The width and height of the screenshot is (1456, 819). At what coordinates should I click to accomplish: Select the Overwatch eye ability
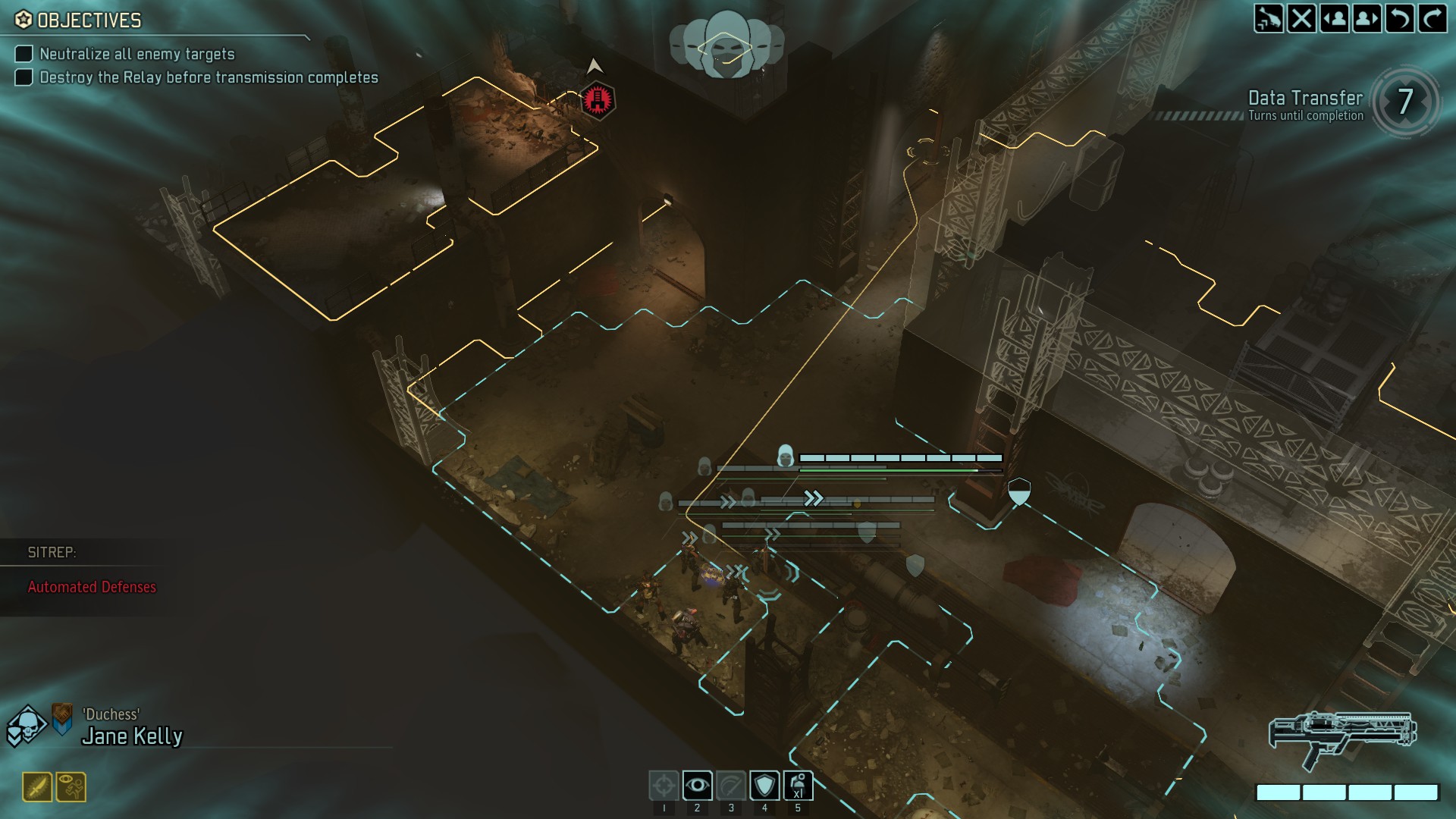(698, 786)
